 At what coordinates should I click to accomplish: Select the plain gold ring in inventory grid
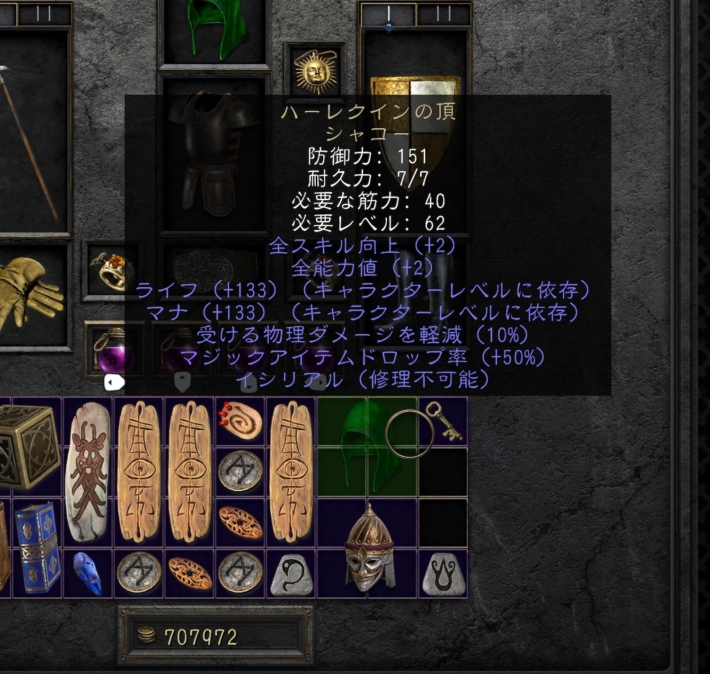click(x=404, y=432)
